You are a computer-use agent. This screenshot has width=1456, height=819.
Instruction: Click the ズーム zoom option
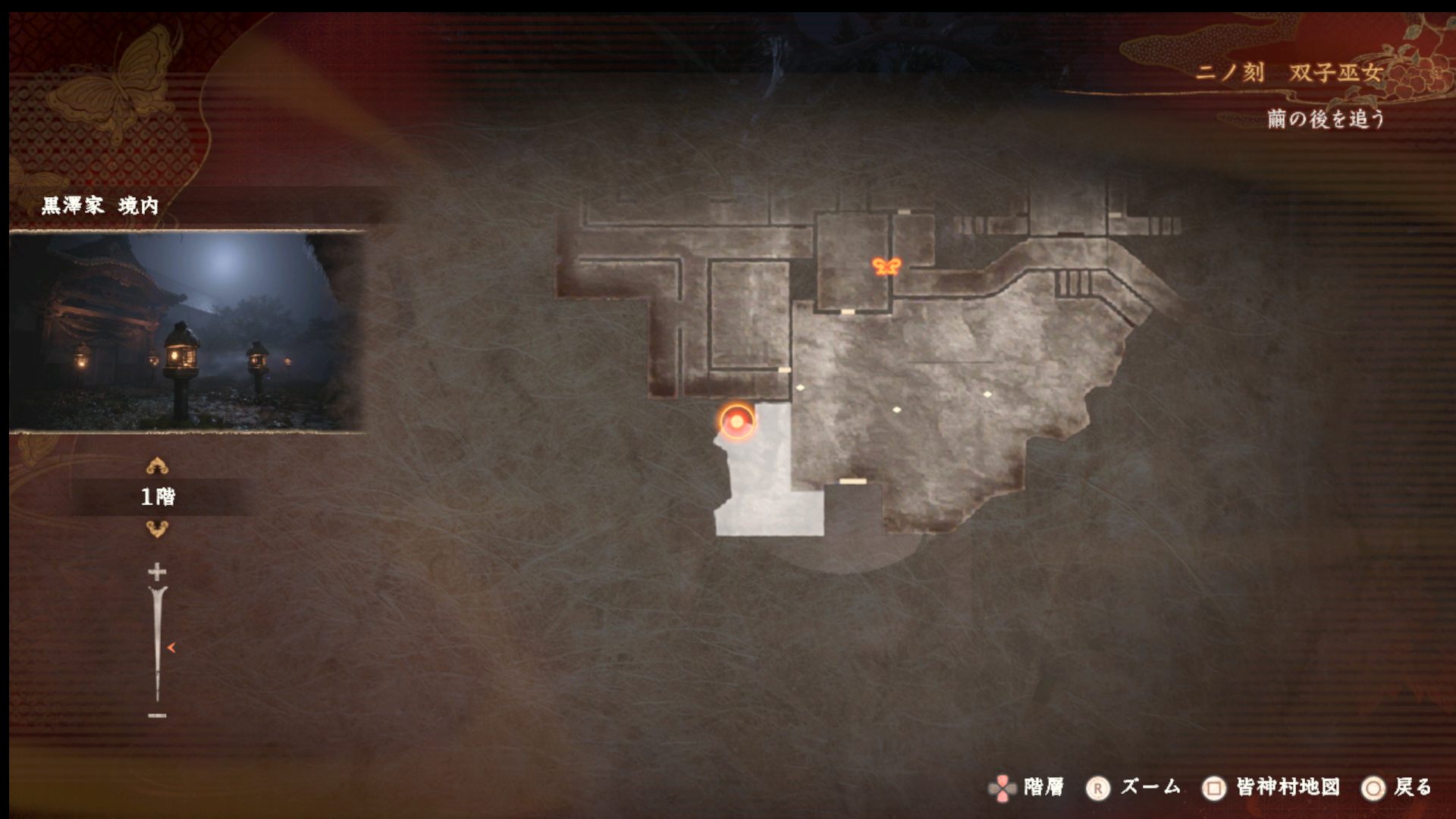(1134, 788)
